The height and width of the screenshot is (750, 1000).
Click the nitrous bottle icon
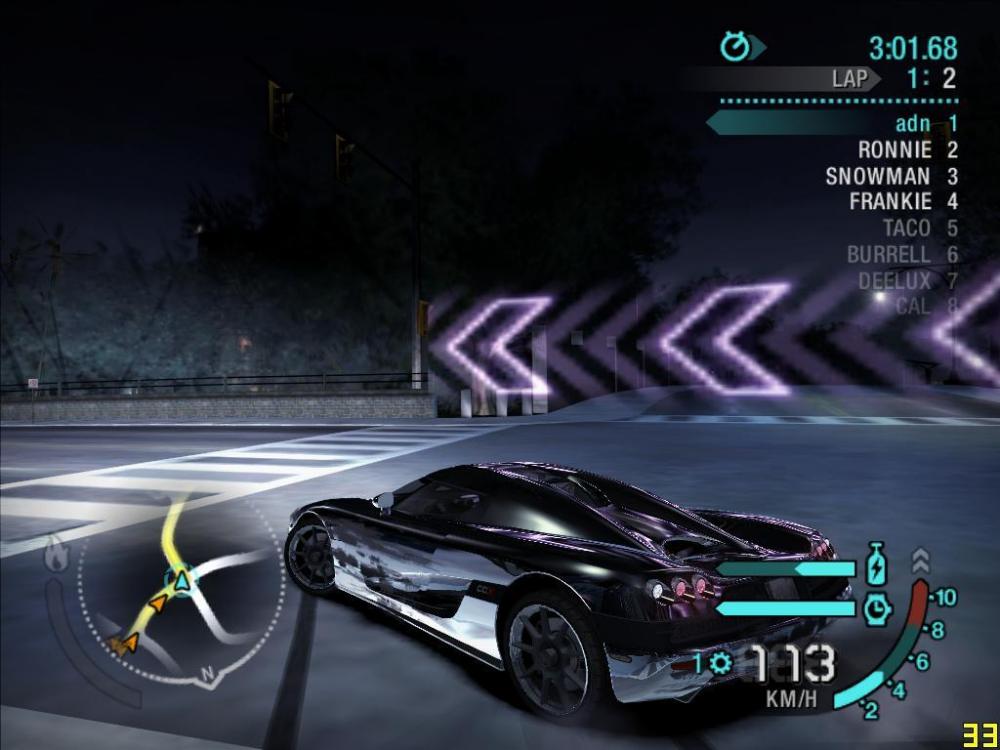(x=876, y=565)
